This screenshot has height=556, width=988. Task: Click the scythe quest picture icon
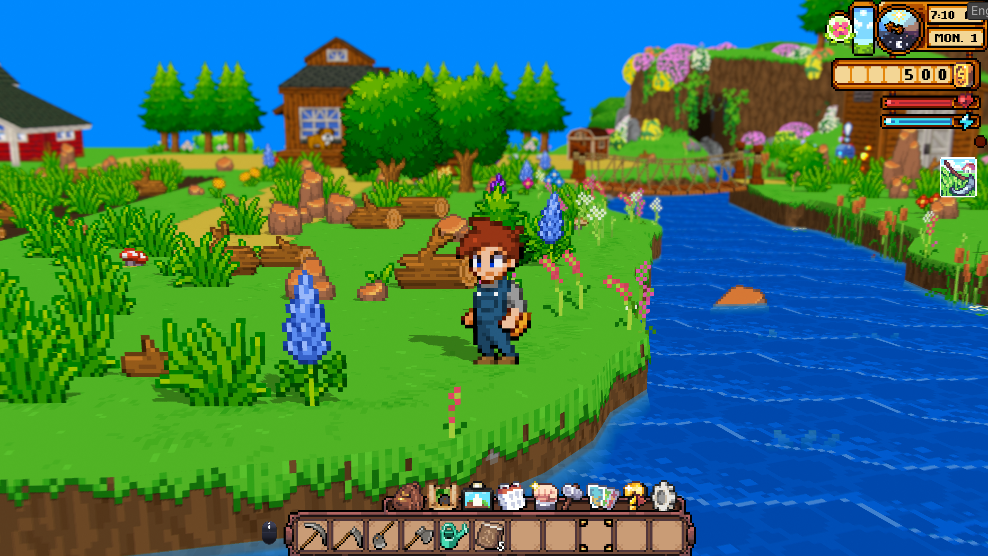pyautogui.click(x=958, y=177)
